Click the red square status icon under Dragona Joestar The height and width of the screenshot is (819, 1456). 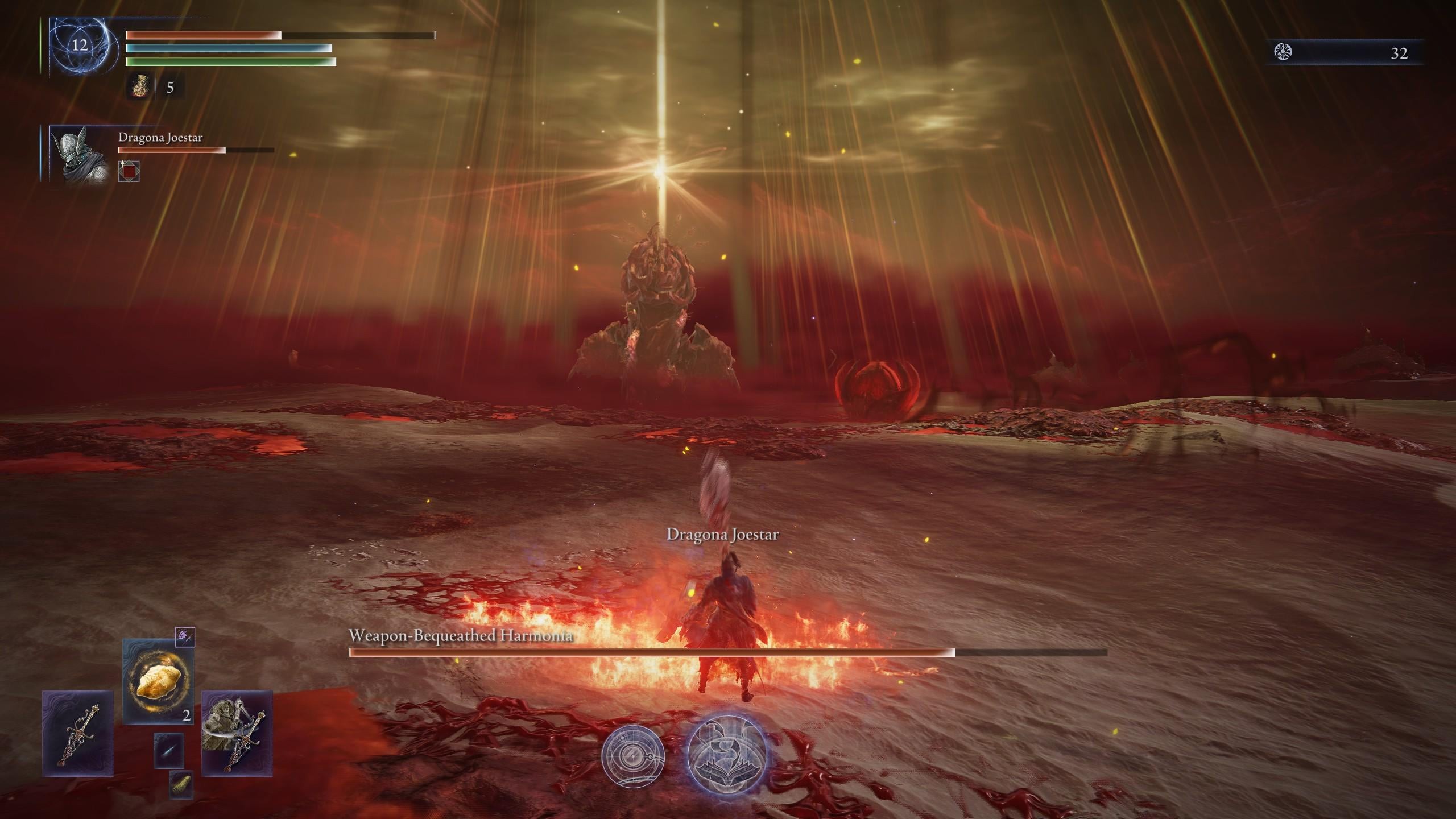(x=129, y=171)
